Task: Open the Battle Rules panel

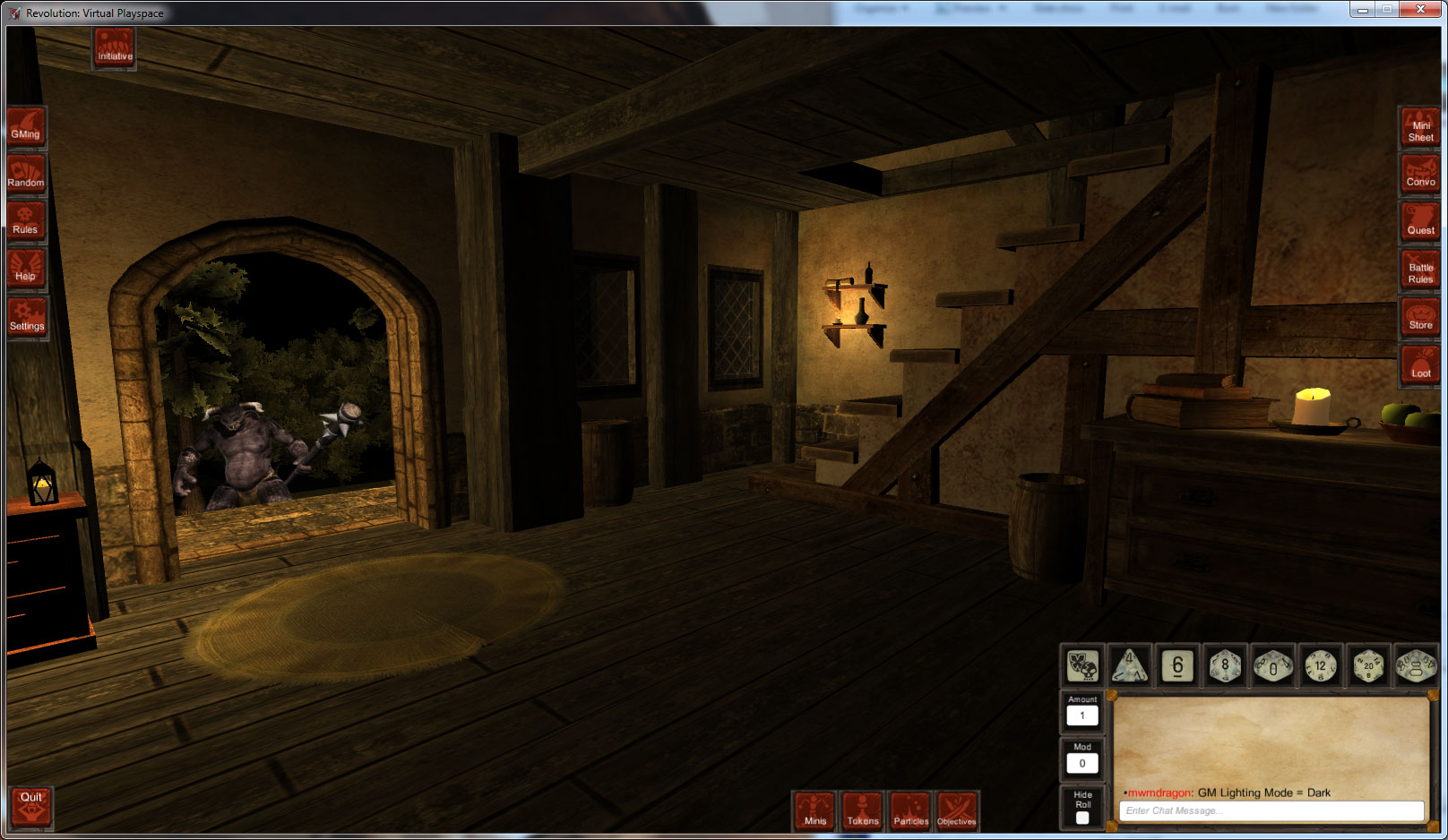Action: click(x=1419, y=267)
